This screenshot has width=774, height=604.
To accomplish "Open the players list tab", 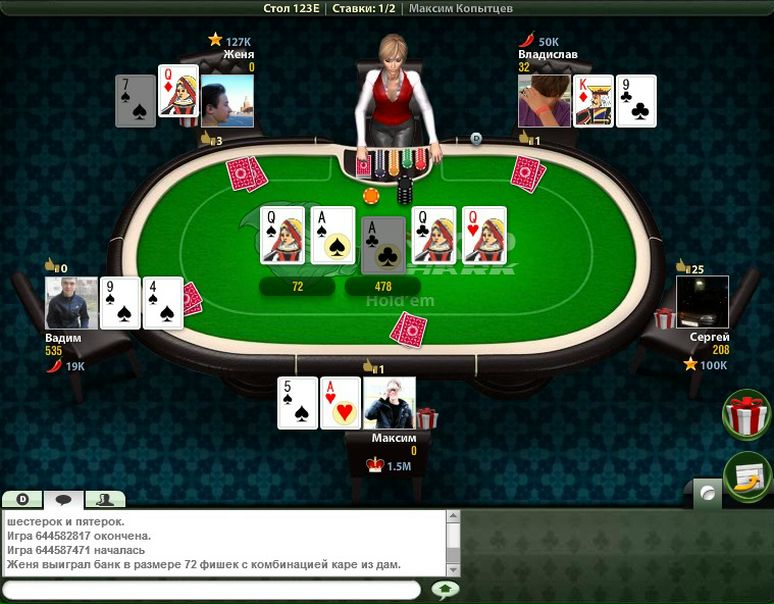I will (x=104, y=499).
